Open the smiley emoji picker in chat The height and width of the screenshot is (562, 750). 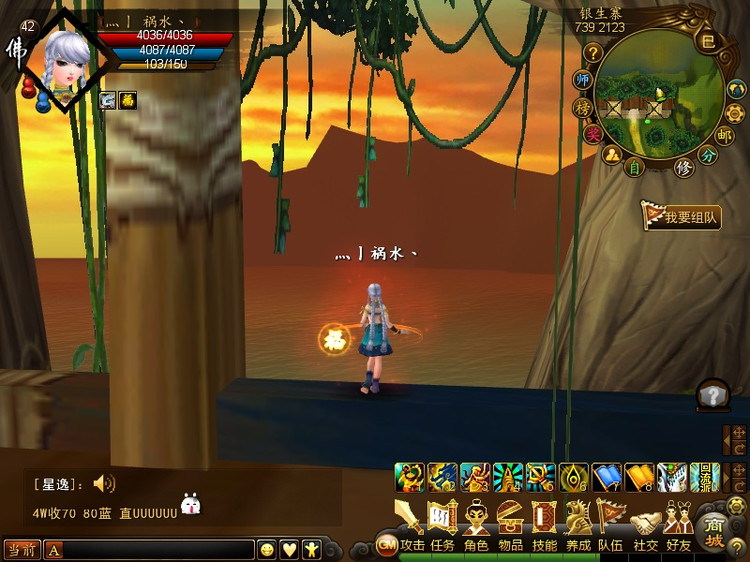(x=267, y=549)
